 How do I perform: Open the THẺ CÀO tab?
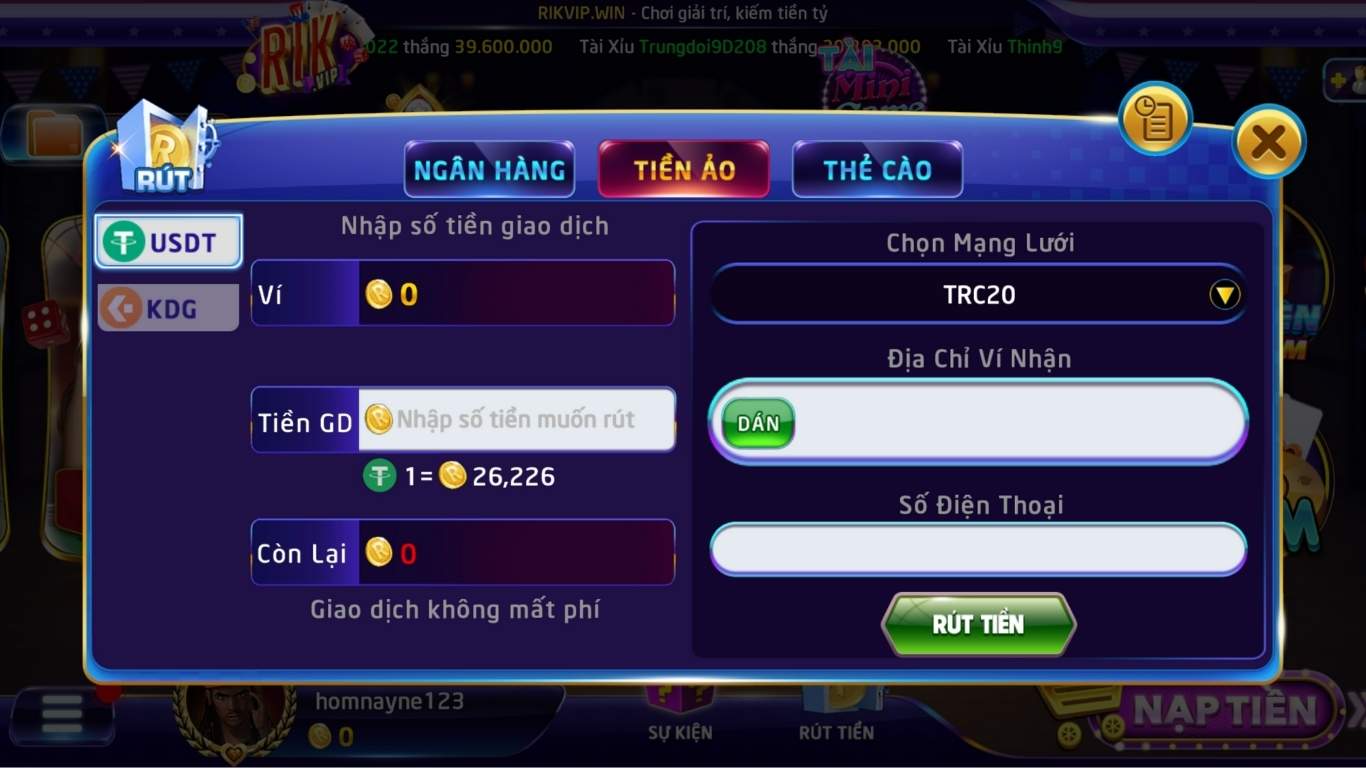(877, 169)
